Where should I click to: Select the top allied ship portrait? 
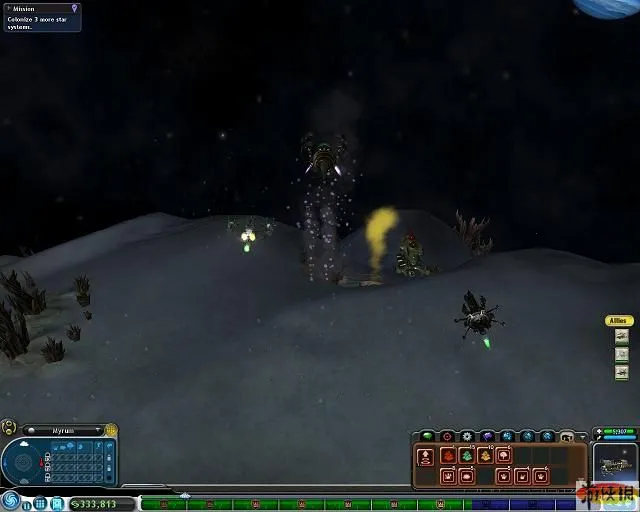tap(622, 337)
